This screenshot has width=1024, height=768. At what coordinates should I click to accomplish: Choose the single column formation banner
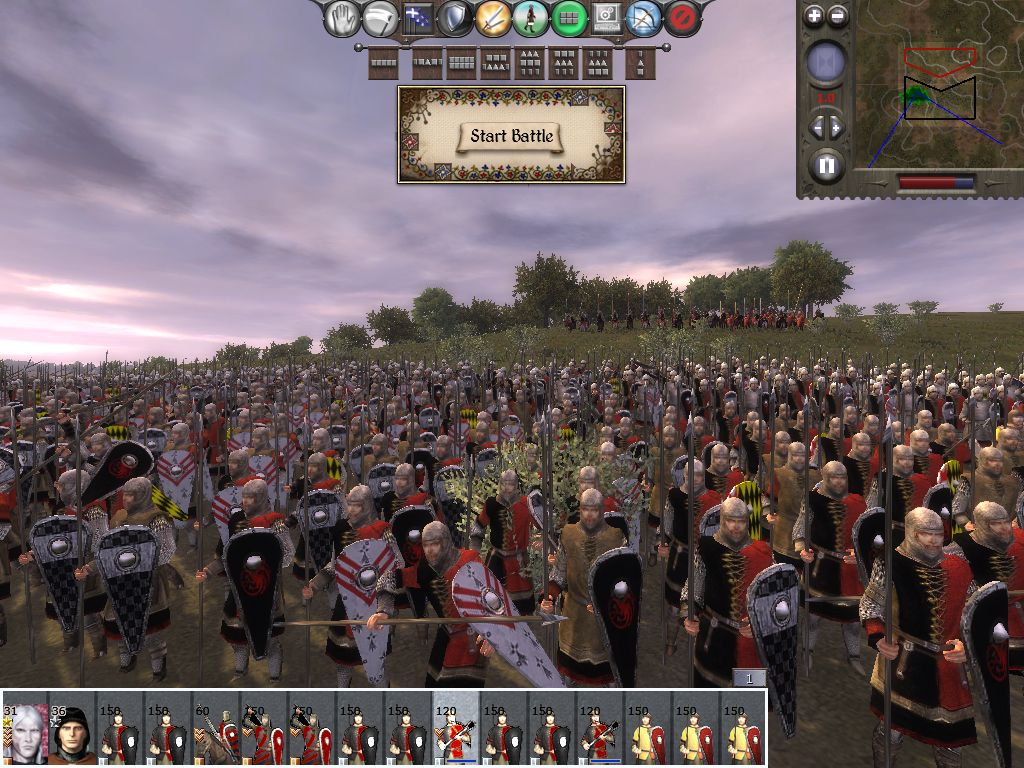point(640,63)
